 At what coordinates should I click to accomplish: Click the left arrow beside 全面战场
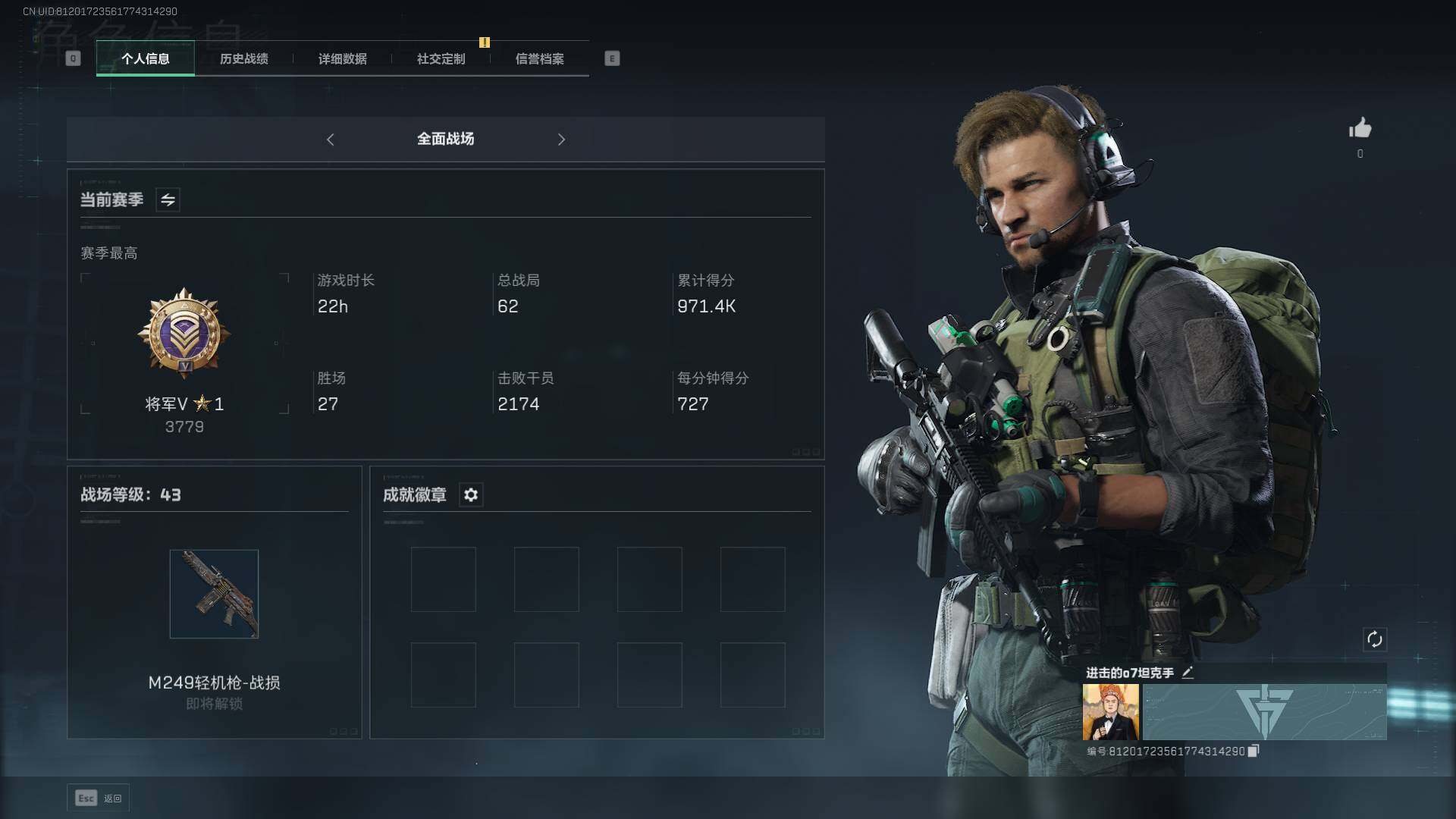point(331,140)
